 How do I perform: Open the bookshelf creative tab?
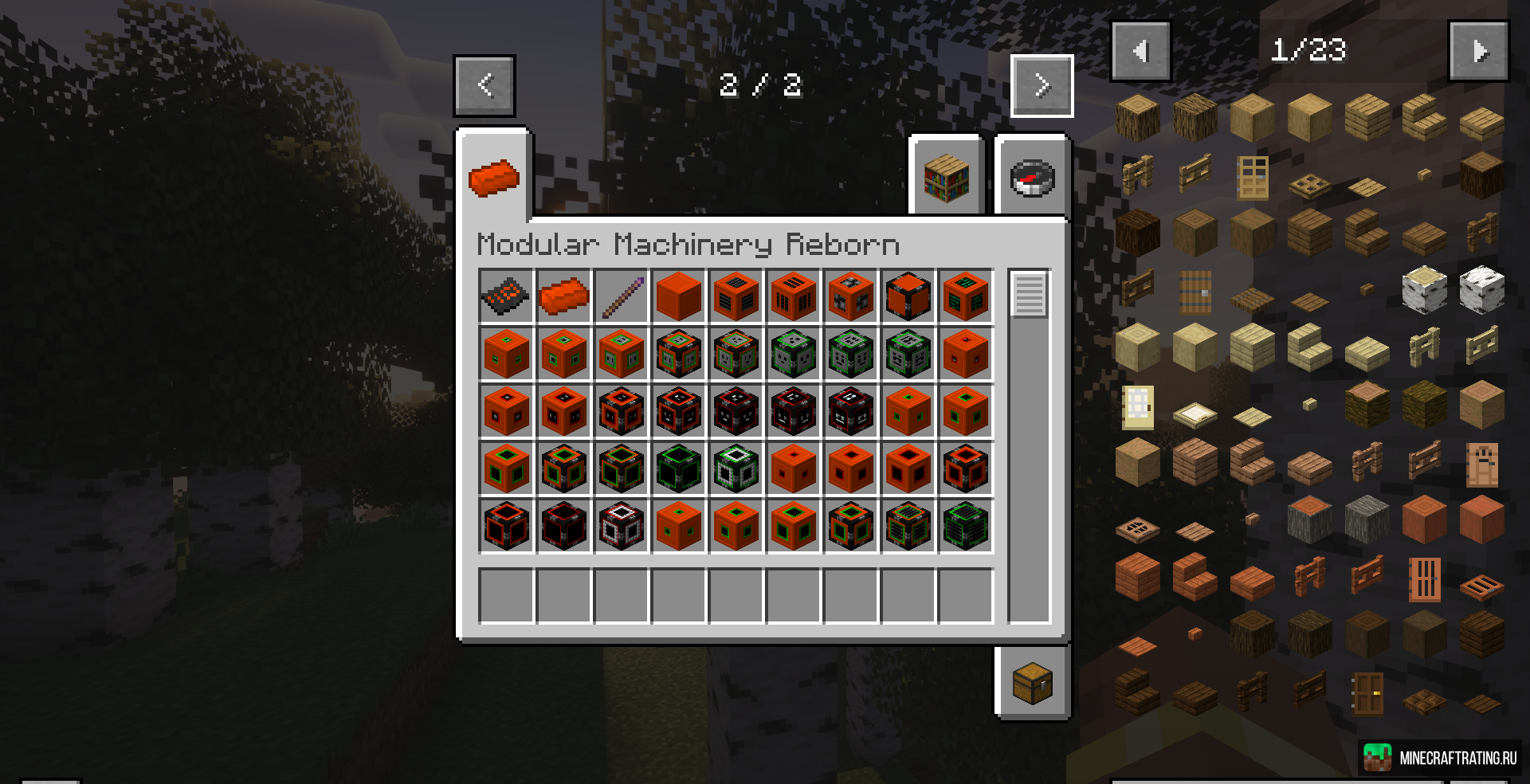point(946,177)
